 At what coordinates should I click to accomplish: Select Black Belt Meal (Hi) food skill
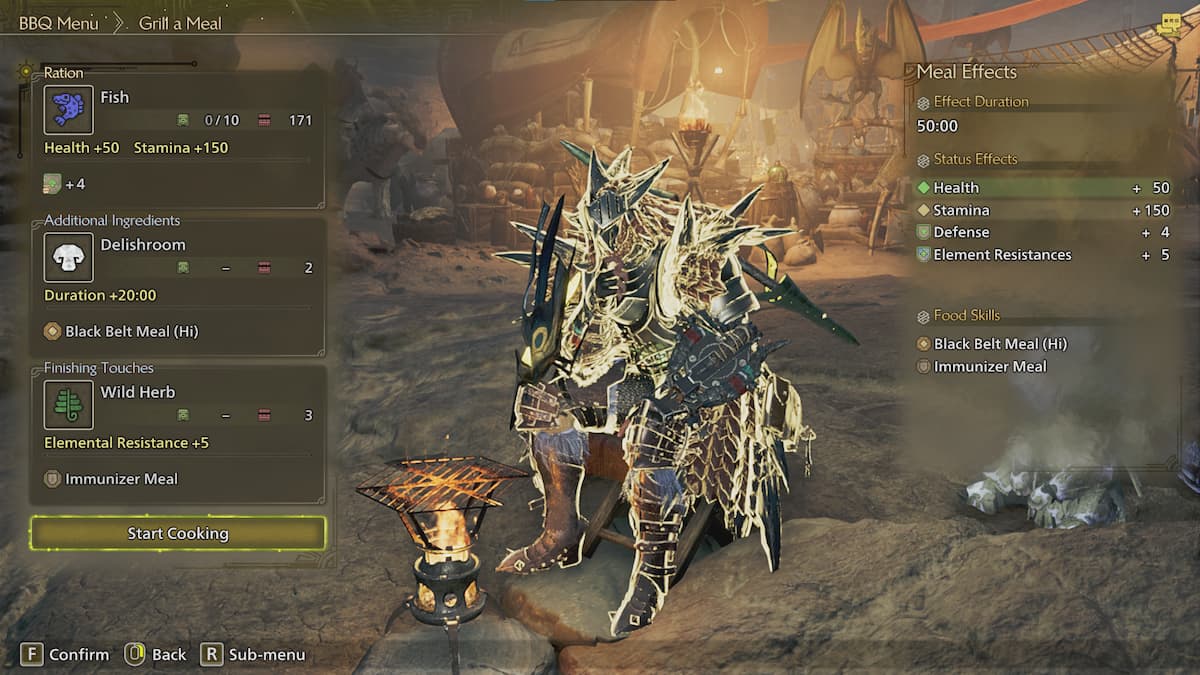point(1000,344)
